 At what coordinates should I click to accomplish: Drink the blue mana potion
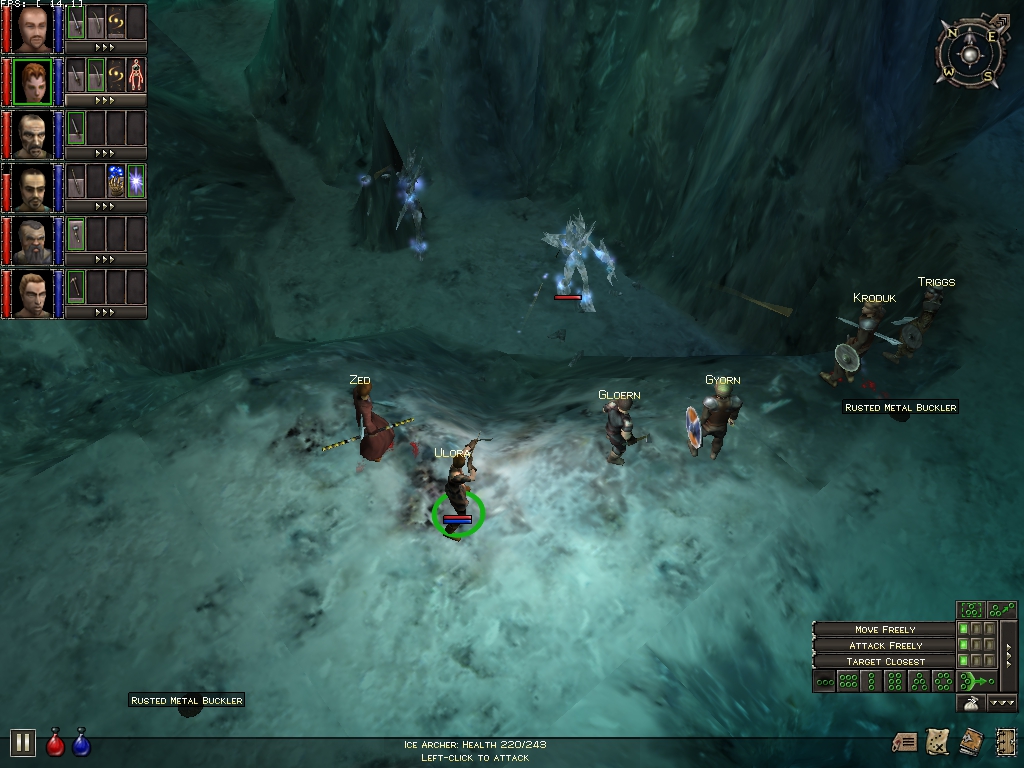pyautogui.click(x=82, y=744)
